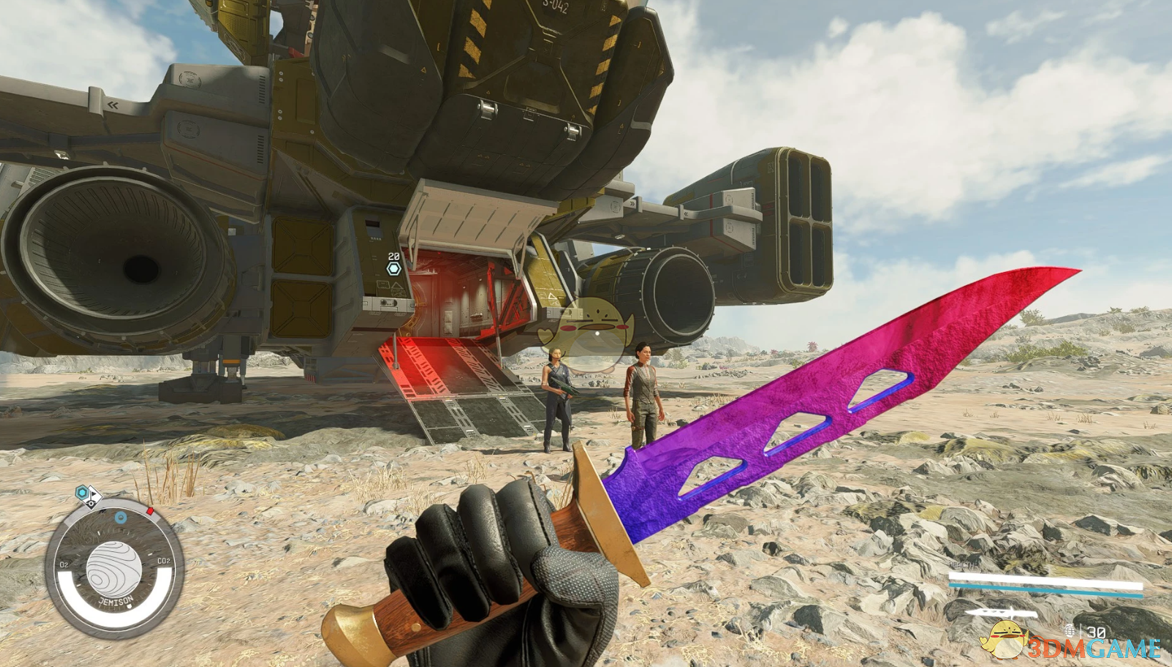Select the equipped combat knife icon

click(1001, 612)
